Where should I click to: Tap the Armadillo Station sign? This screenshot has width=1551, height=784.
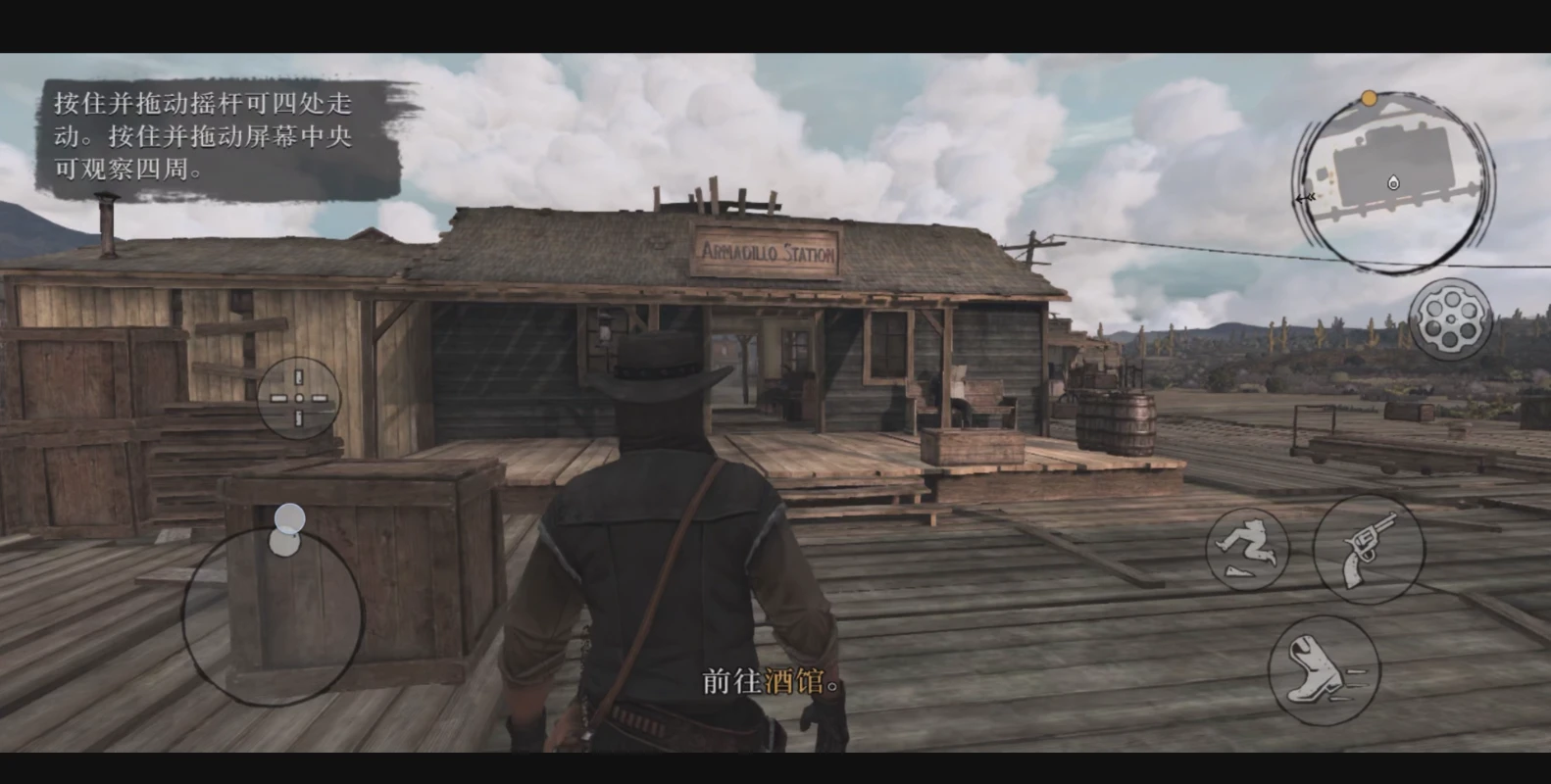[769, 252]
